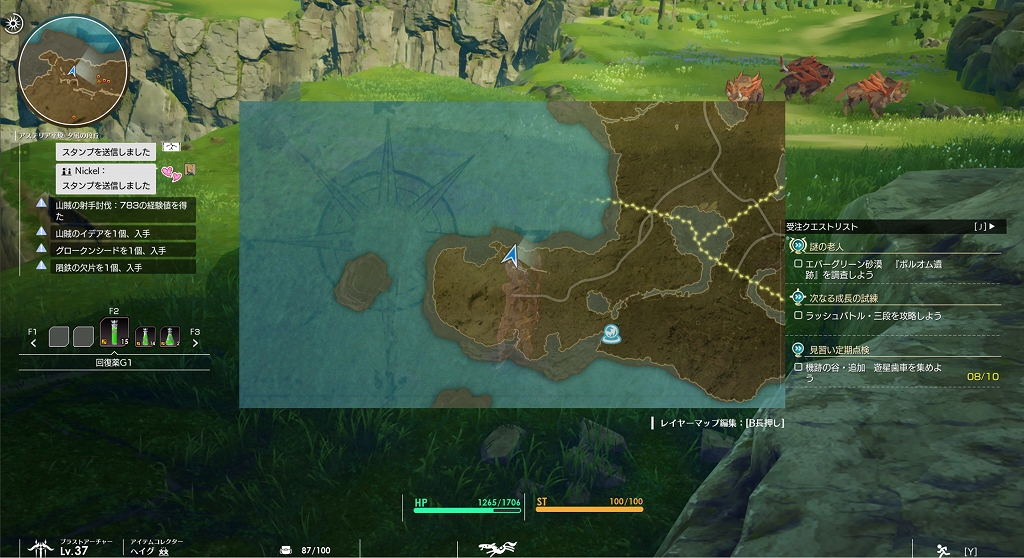Switch hotbar page with right arrow
The height and width of the screenshot is (558, 1024).
[x=195, y=343]
